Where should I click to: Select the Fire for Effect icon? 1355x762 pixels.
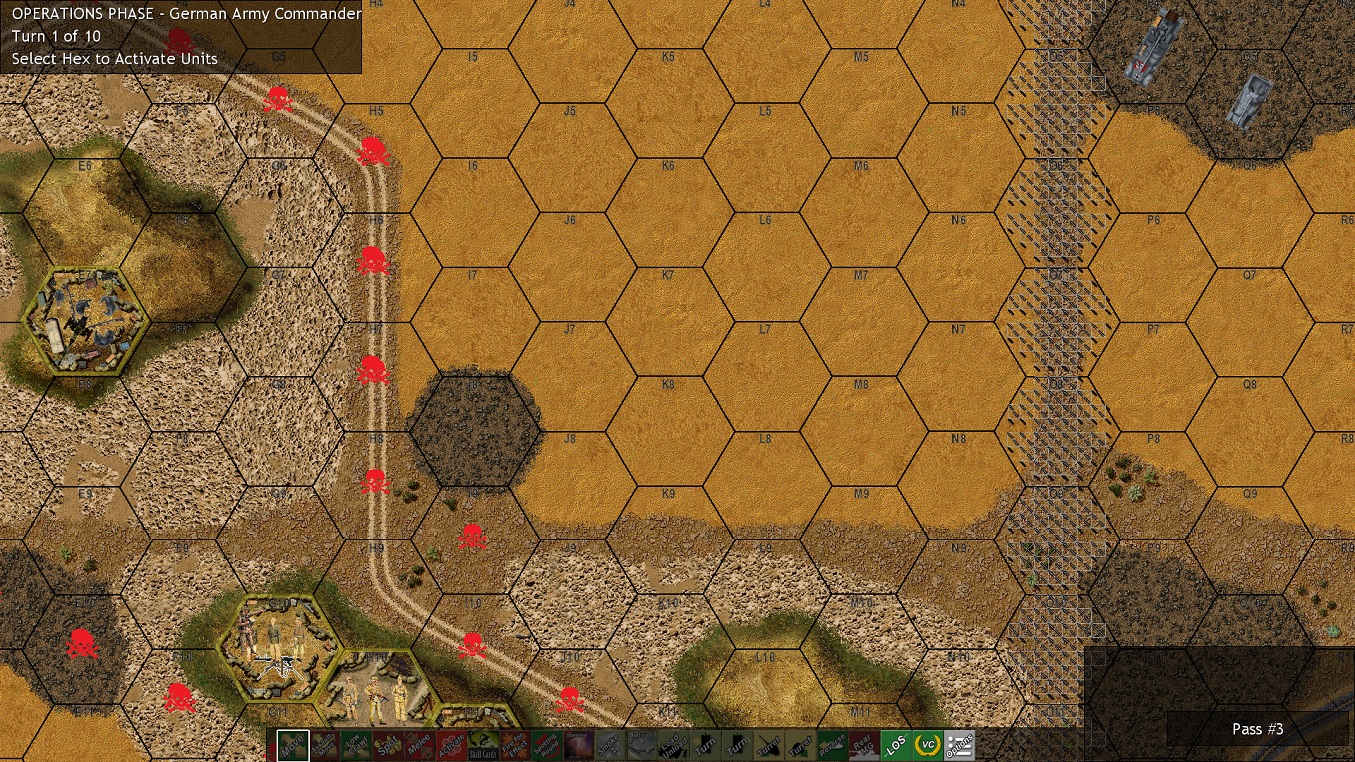(x=514, y=745)
